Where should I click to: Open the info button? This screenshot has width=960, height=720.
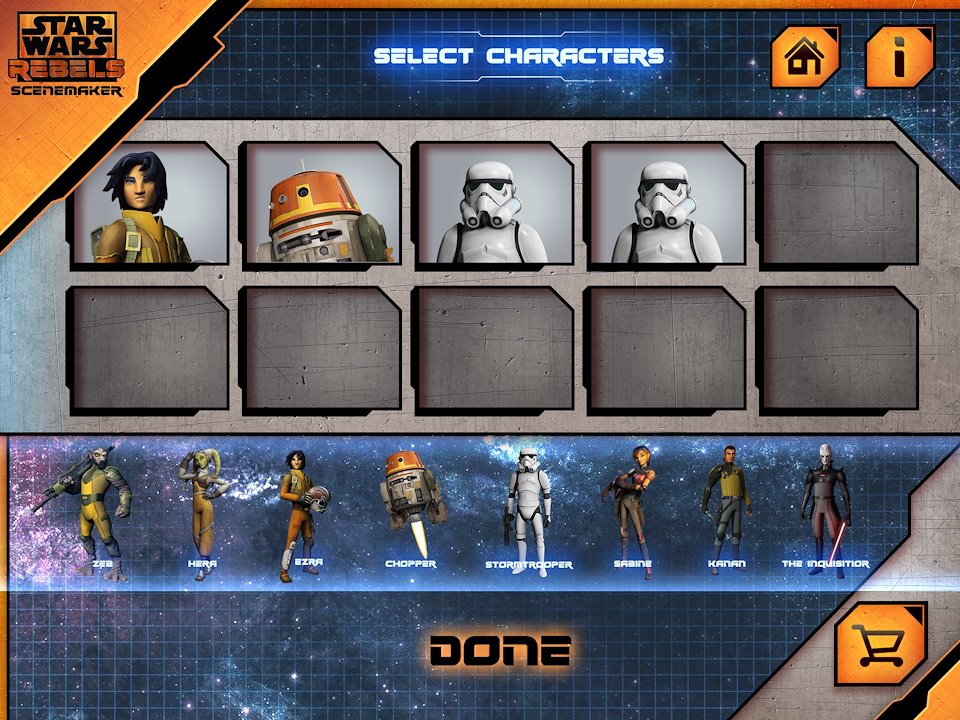point(899,57)
